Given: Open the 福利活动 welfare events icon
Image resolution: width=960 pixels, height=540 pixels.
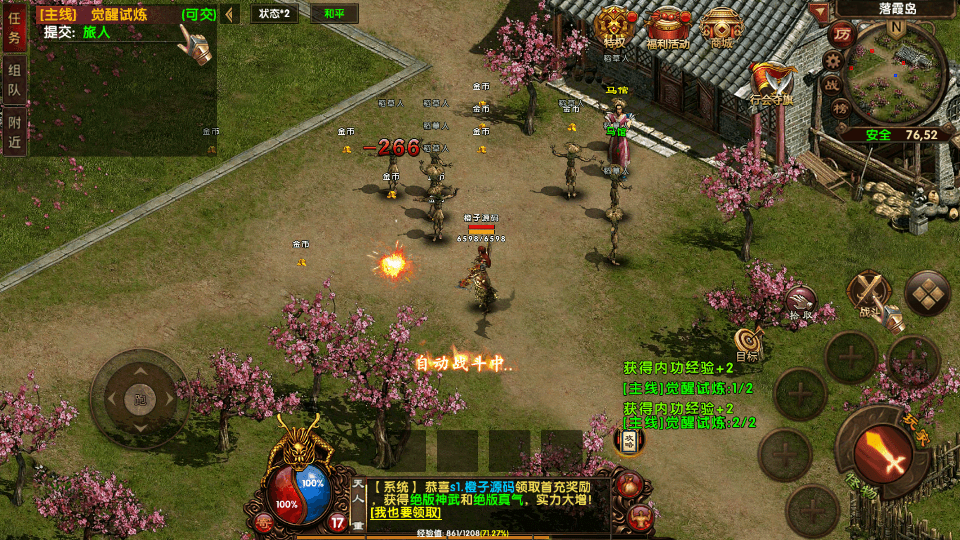Looking at the screenshot, I should click(668, 27).
